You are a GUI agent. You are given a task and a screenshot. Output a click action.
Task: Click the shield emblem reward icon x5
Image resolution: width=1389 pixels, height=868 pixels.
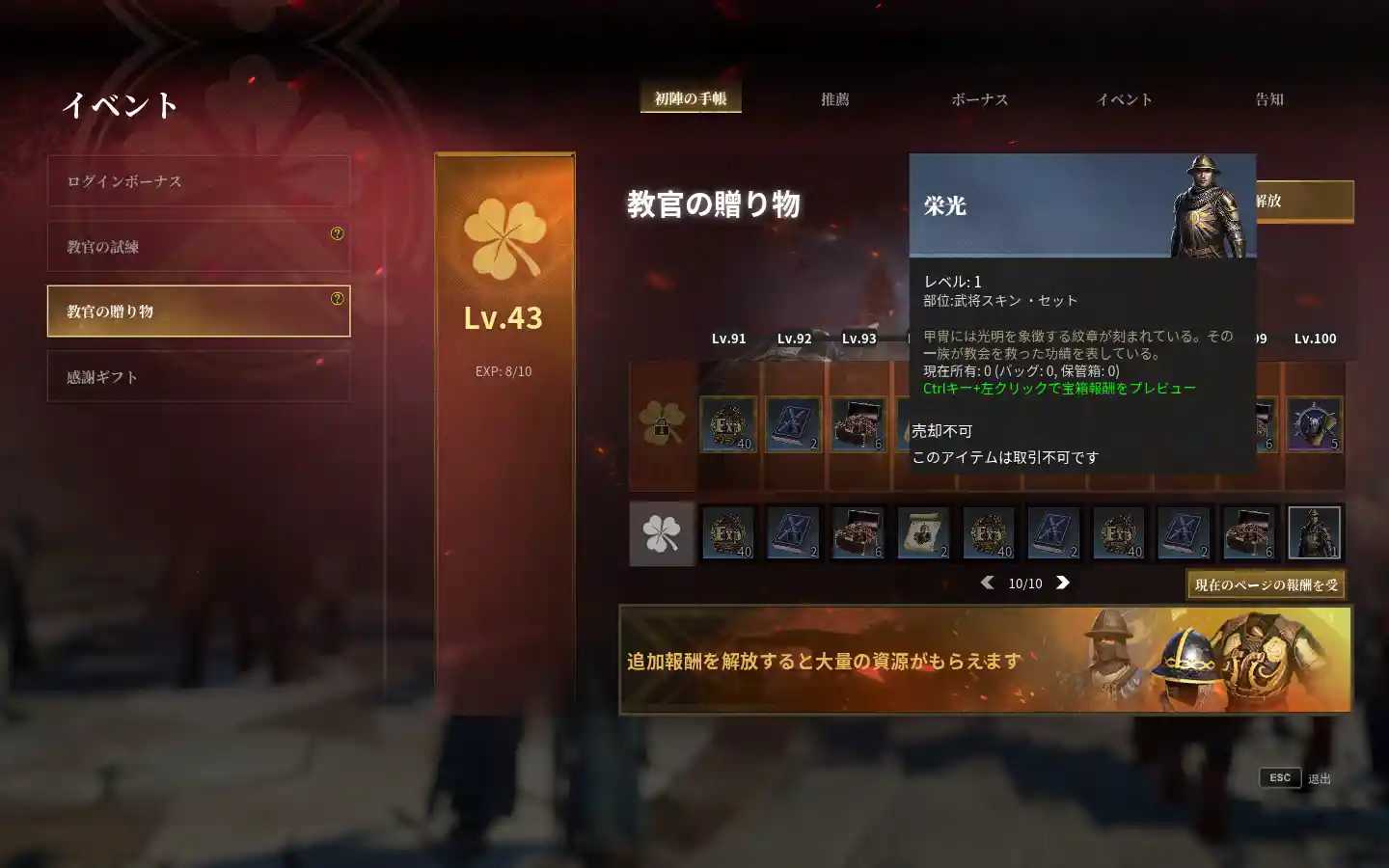point(1315,424)
